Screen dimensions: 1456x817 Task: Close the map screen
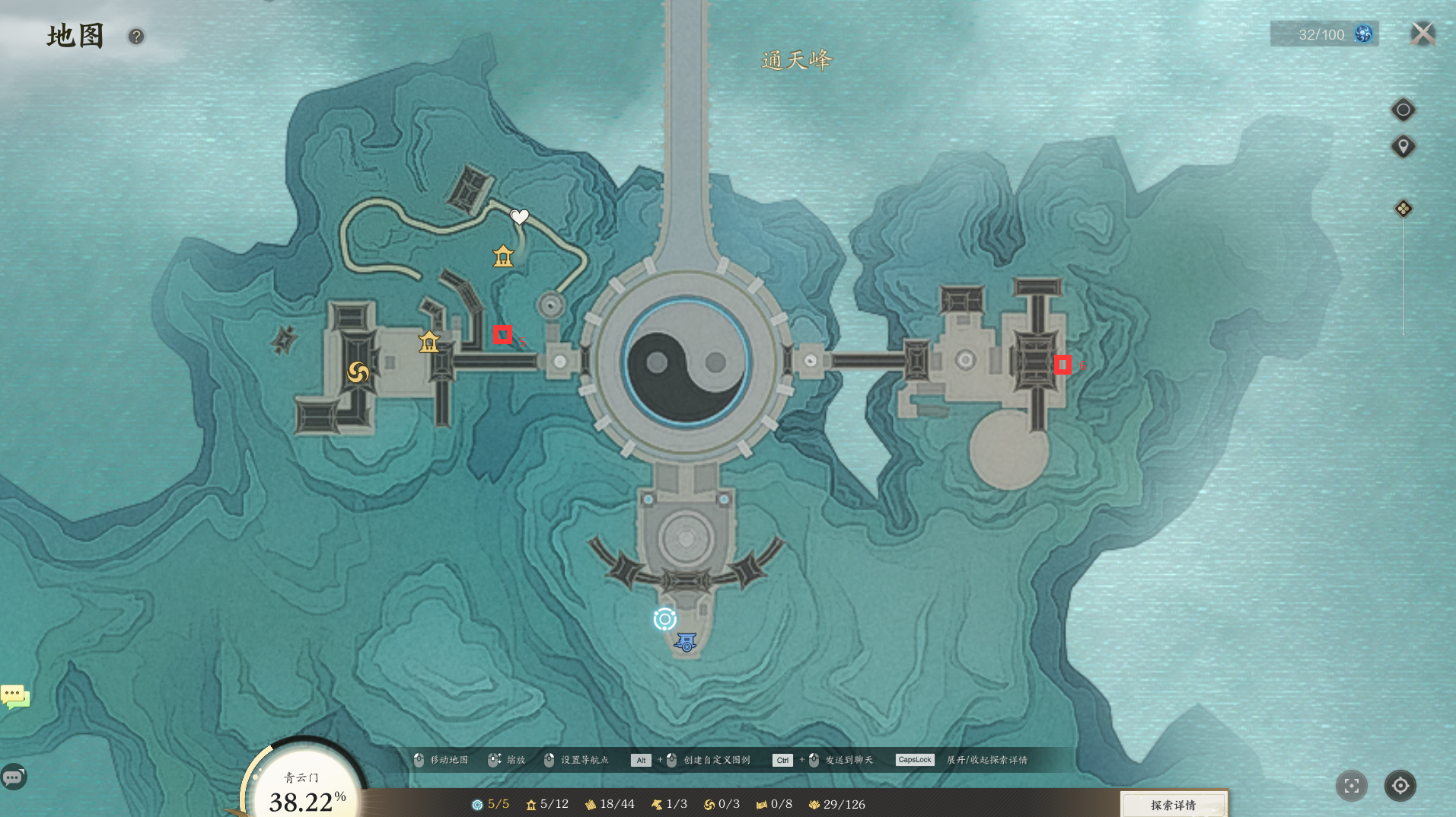tap(1423, 34)
